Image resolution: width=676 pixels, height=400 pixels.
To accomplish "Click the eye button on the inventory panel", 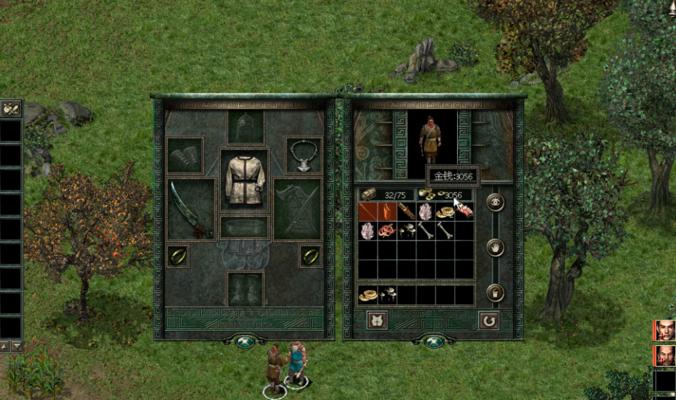I will click(494, 202).
